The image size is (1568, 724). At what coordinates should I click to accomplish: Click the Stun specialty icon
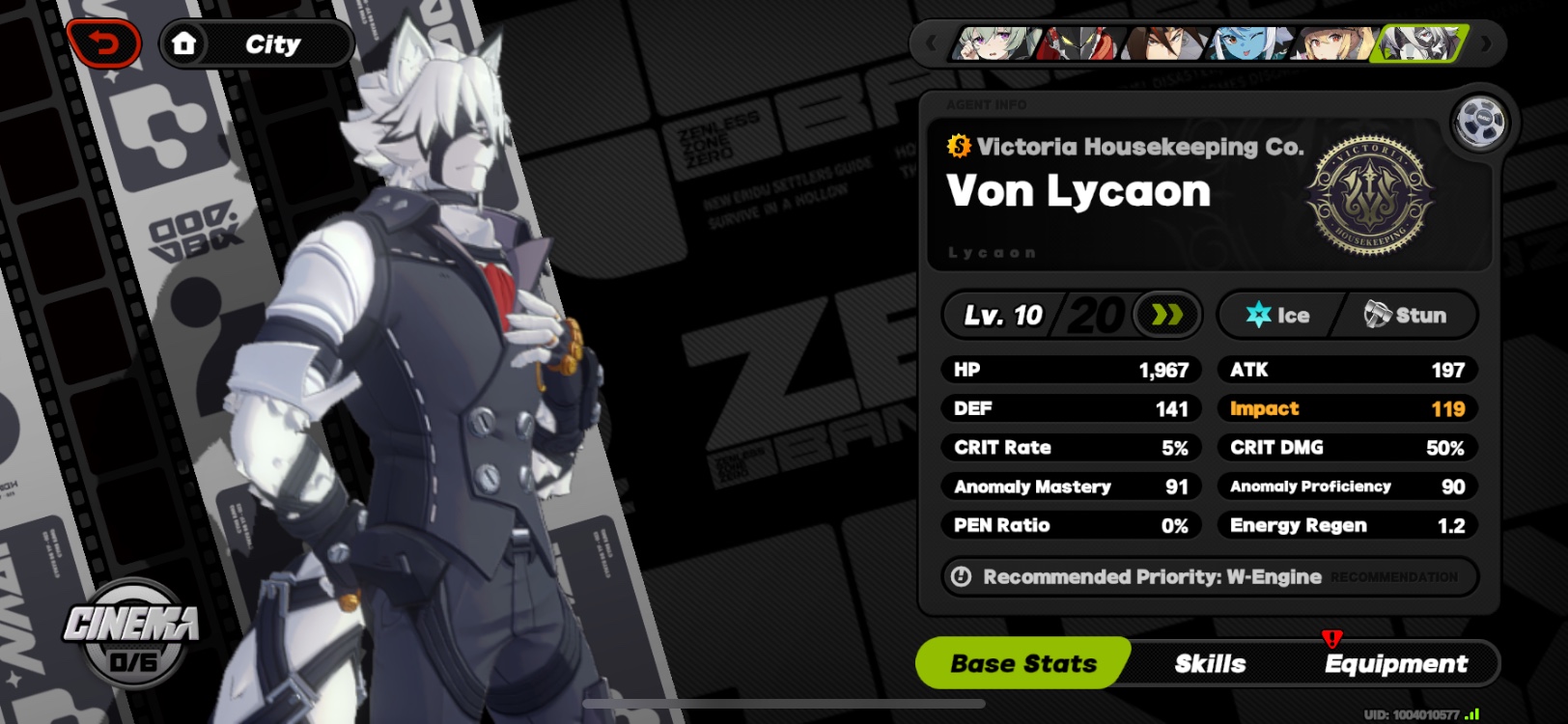coord(1375,314)
